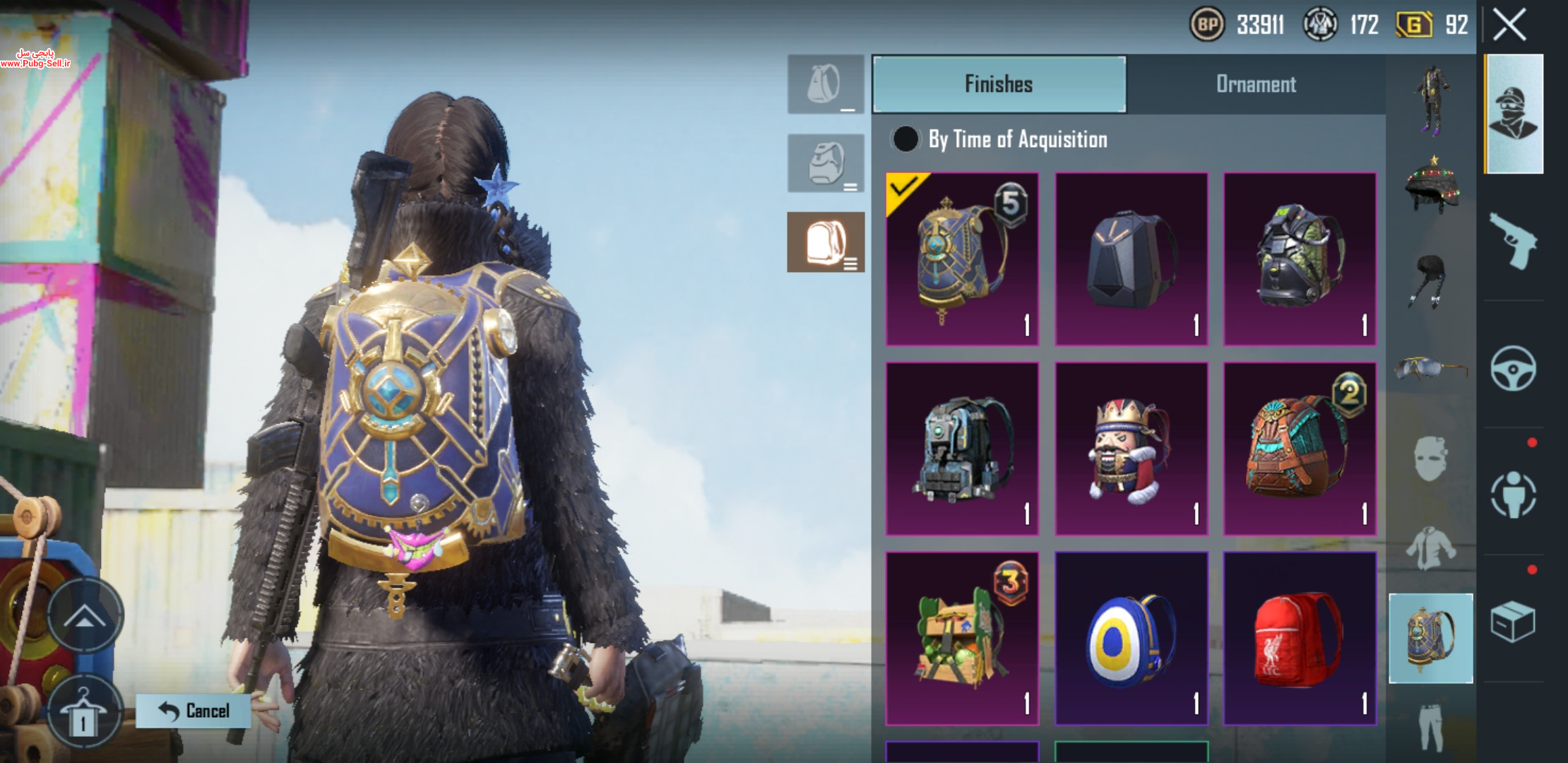Open the box crate category
Viewport: 1568px width, 763px height.
(x=1513, y=622)
